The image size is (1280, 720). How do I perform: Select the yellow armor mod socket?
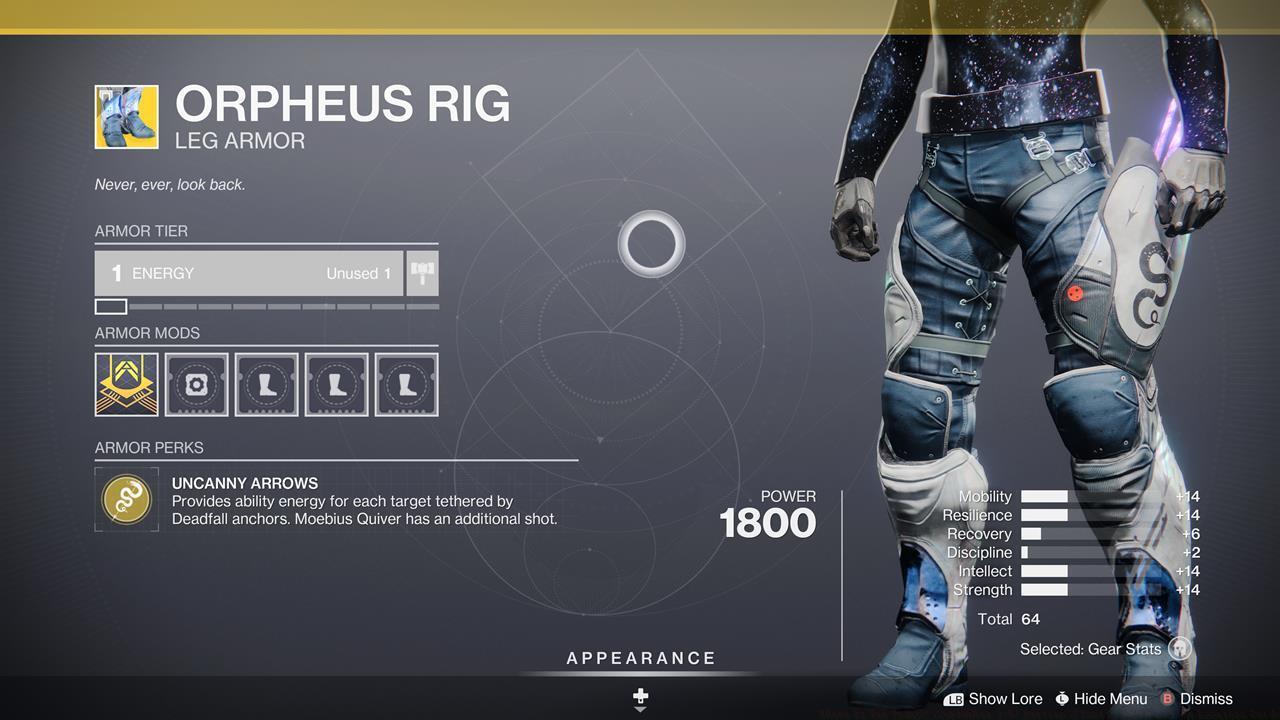point(126,384)
